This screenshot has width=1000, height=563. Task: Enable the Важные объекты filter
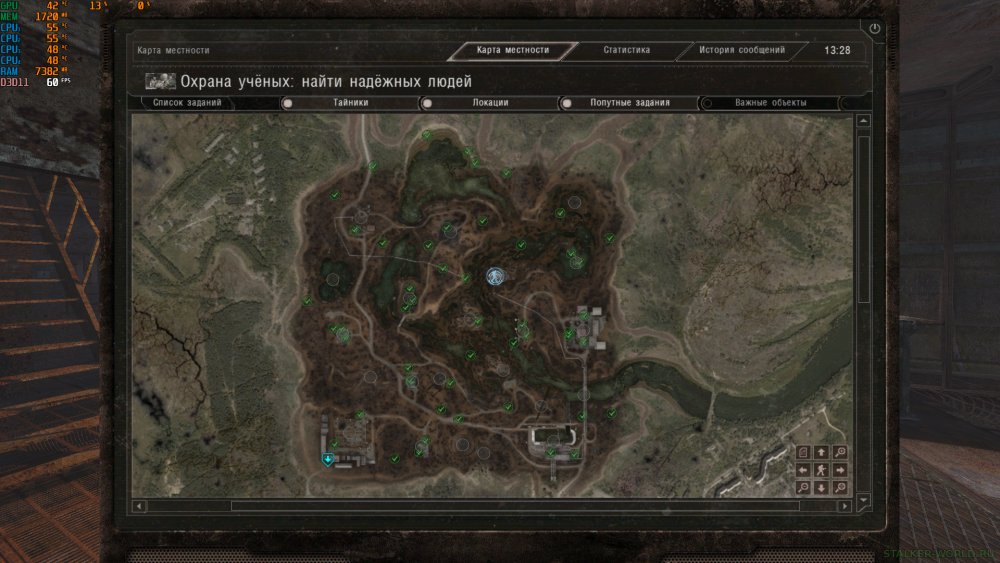point(706,103)
